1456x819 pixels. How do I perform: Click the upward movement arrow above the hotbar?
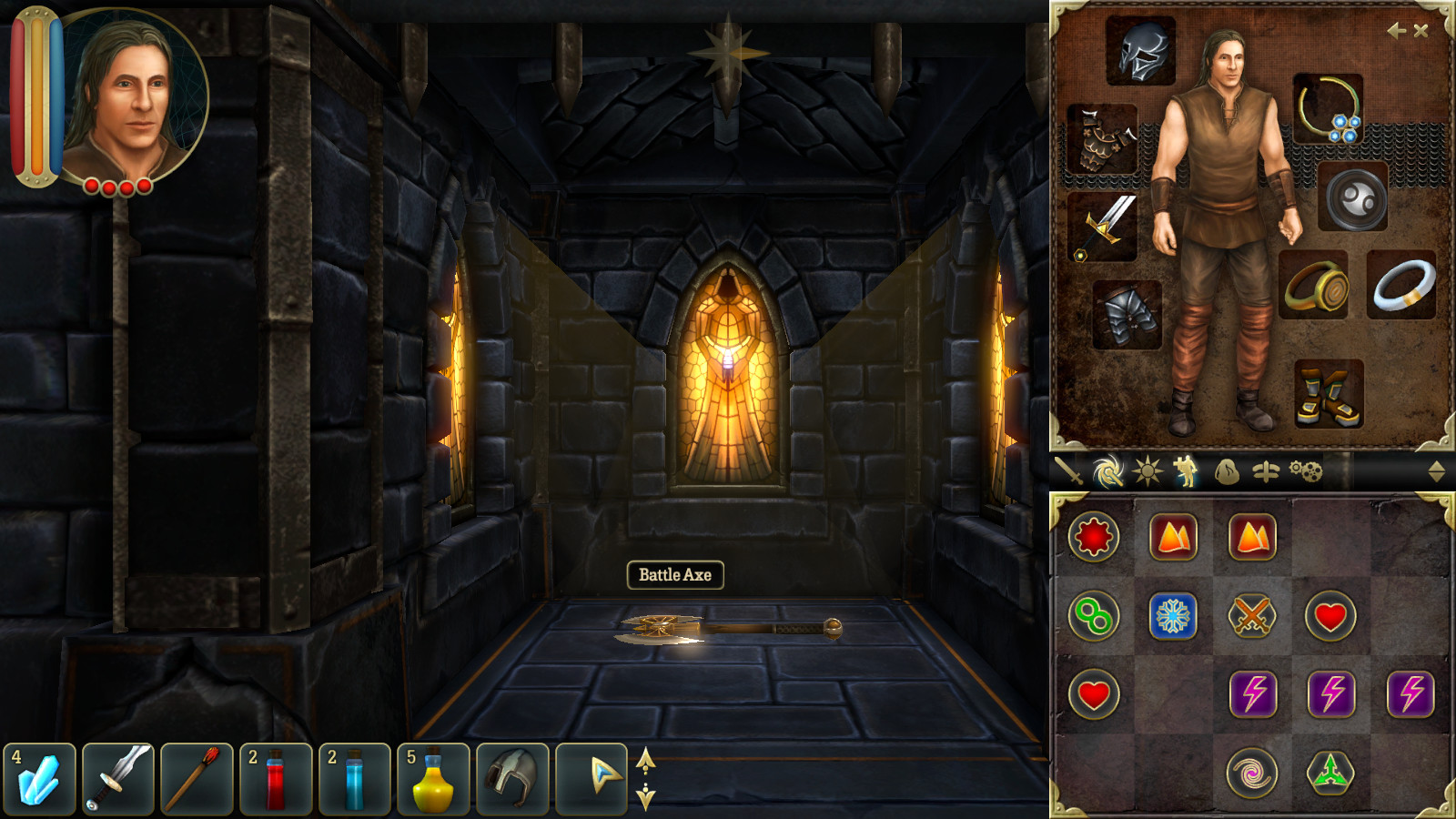[x=647, y=761]
